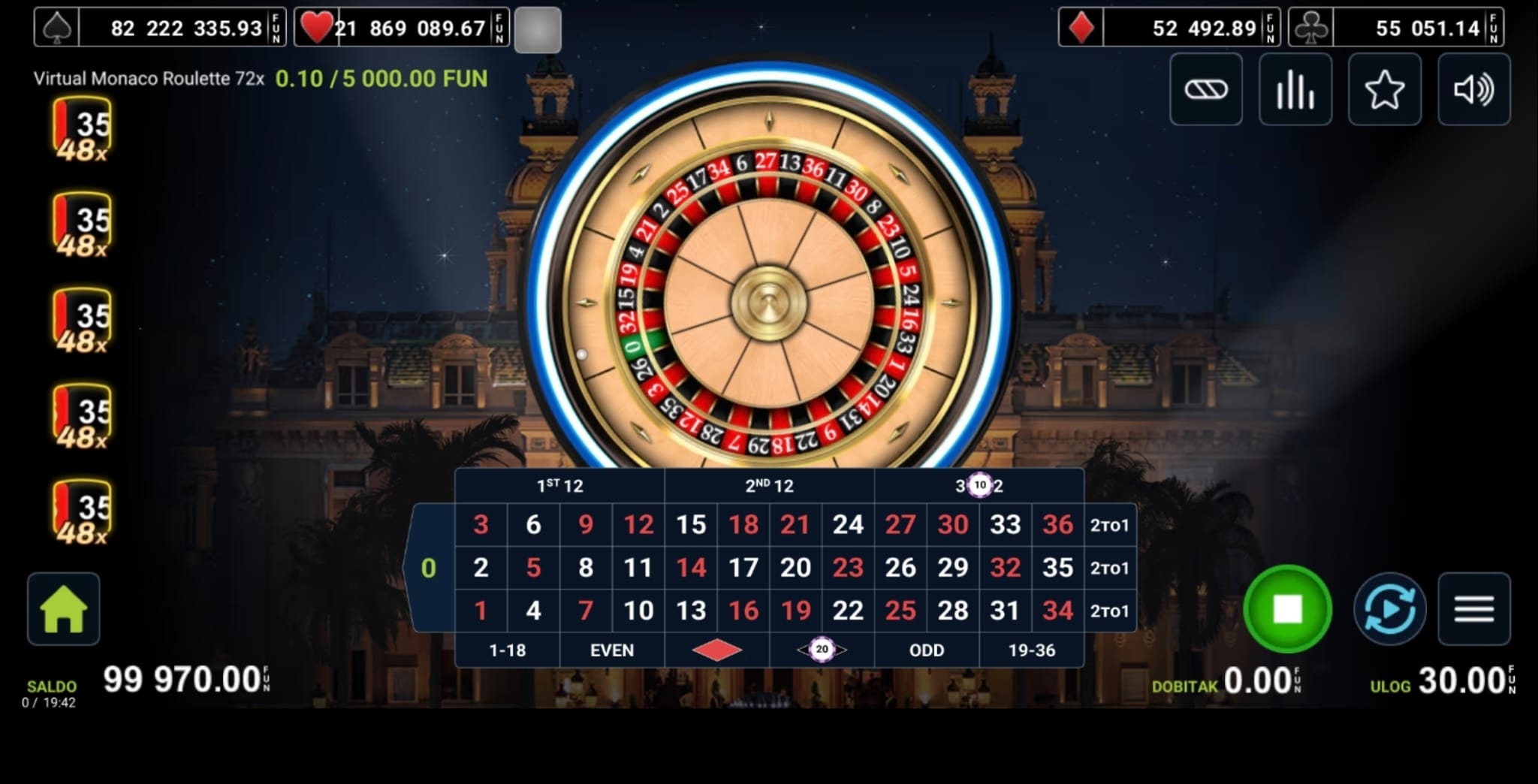Bet on the red diamond

[717, 650]
